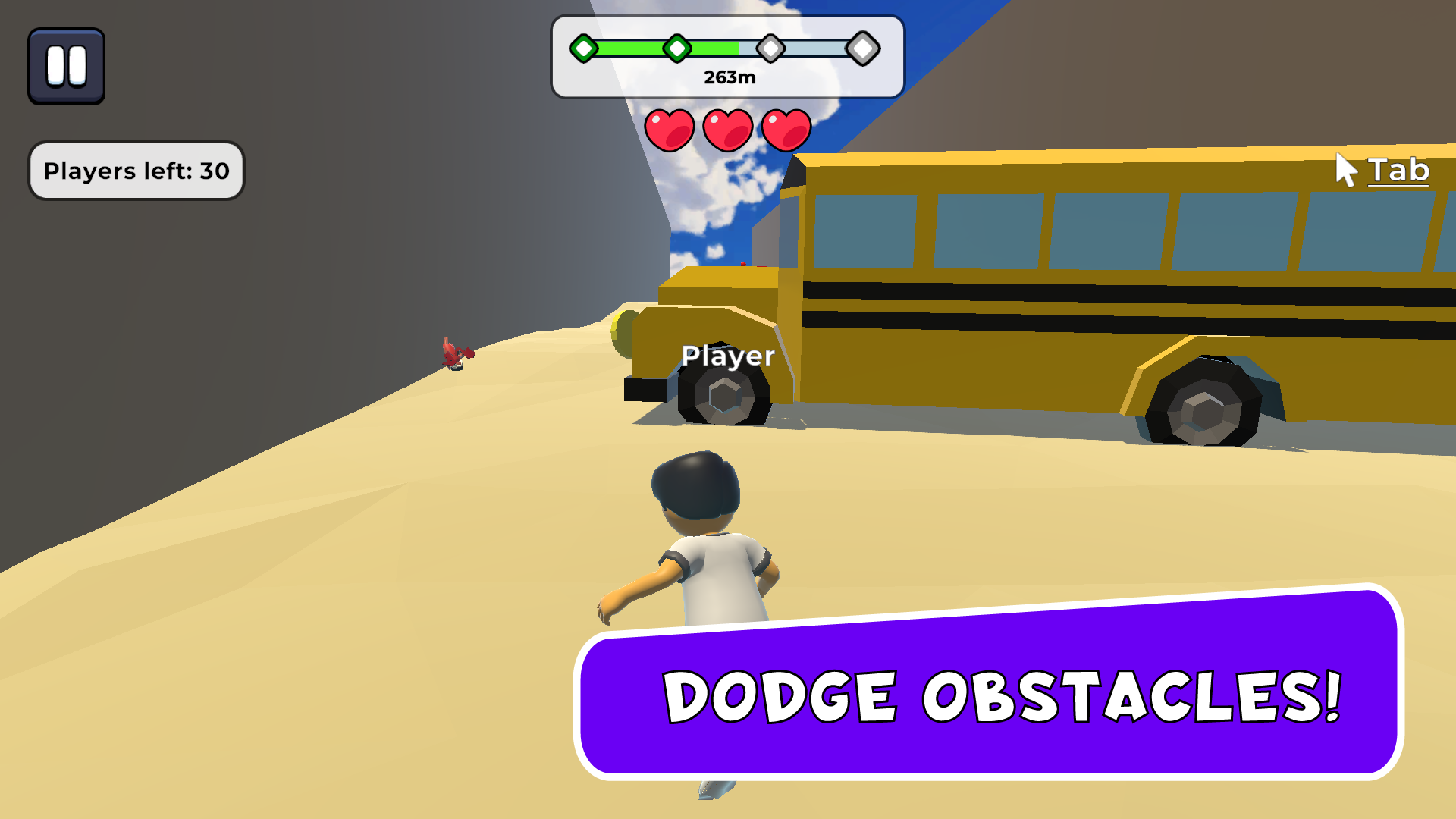The height and width of the screenshot is (819, 1456).
Task: Click the second diamond checkpoint marker
Action: [677, 48]
